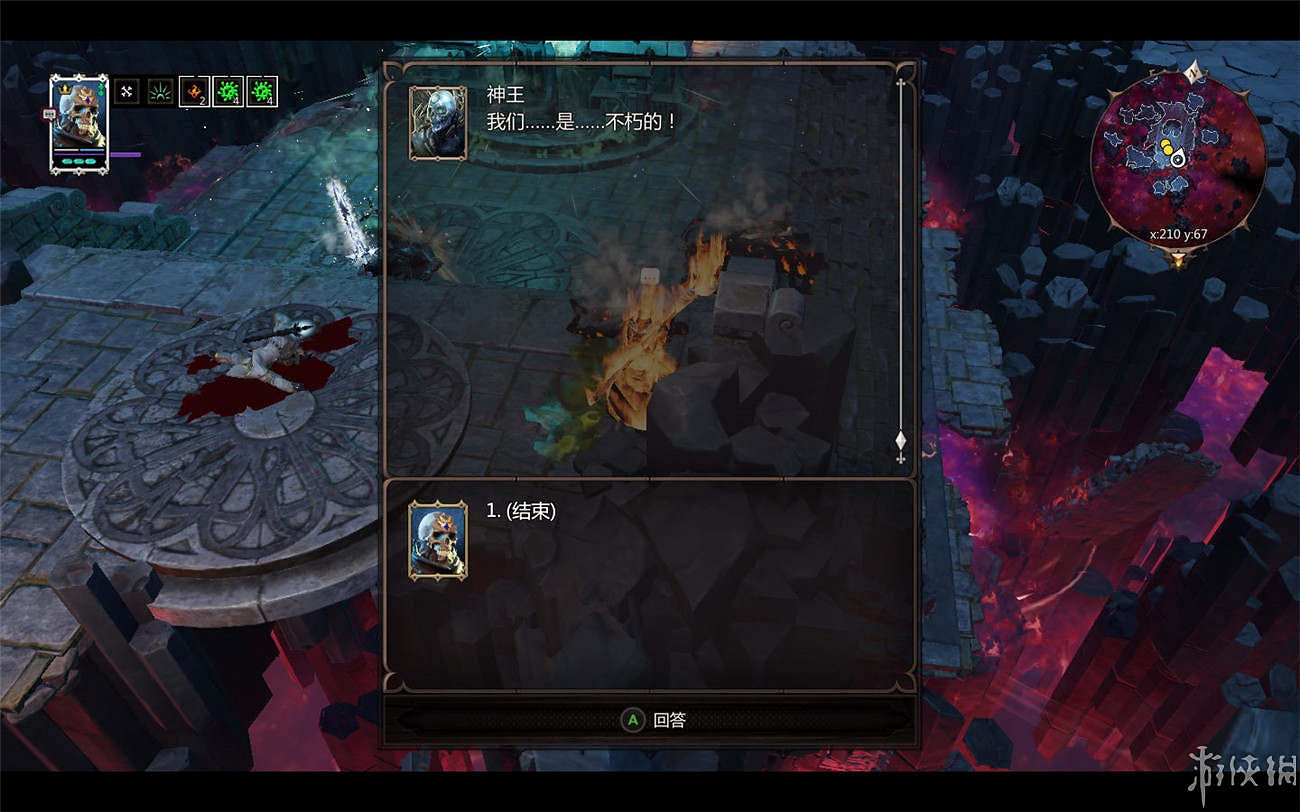The height and width of the screenshot is (812, 1300).
Task: Click the gold quest dots on the minimap
Action: coord(1166,145)
